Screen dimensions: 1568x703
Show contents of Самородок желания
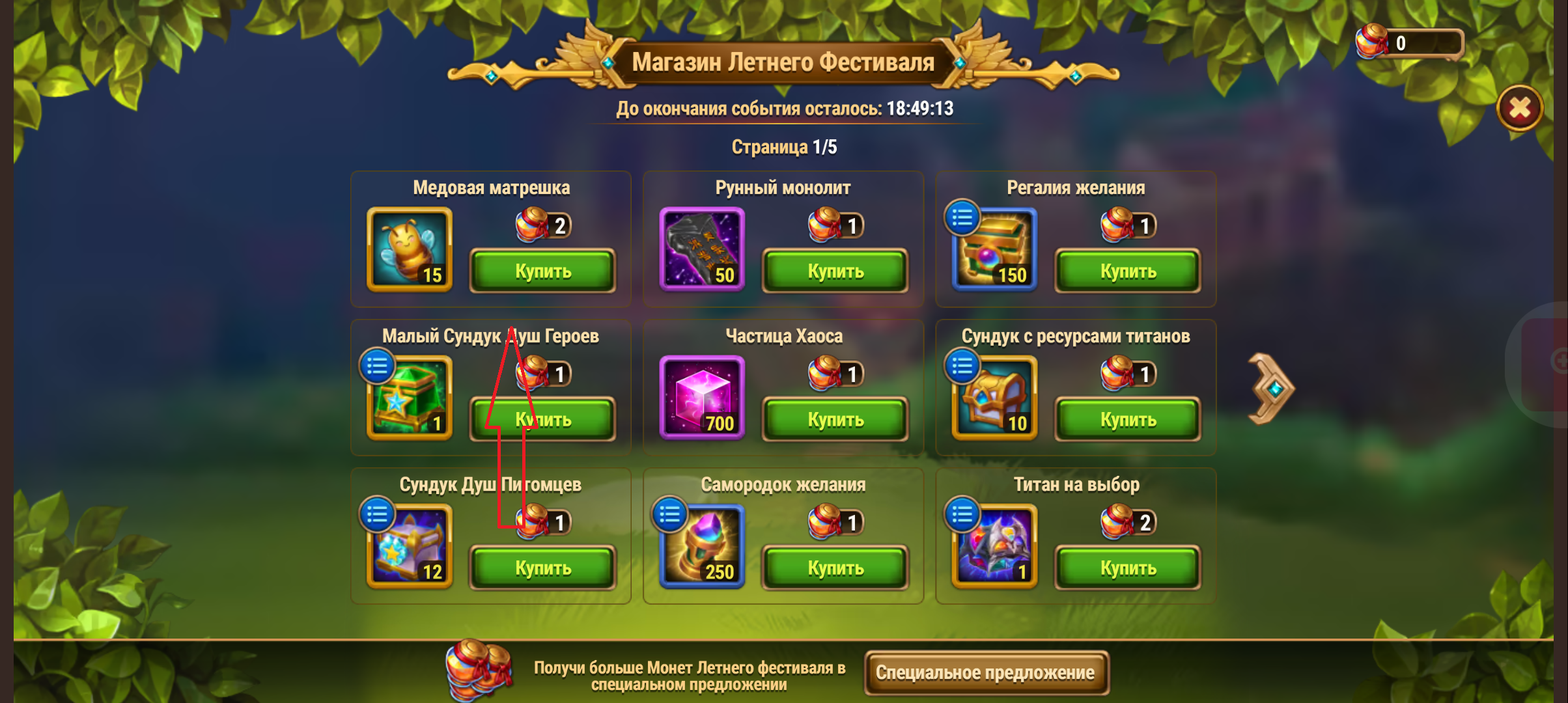(669, 515)
